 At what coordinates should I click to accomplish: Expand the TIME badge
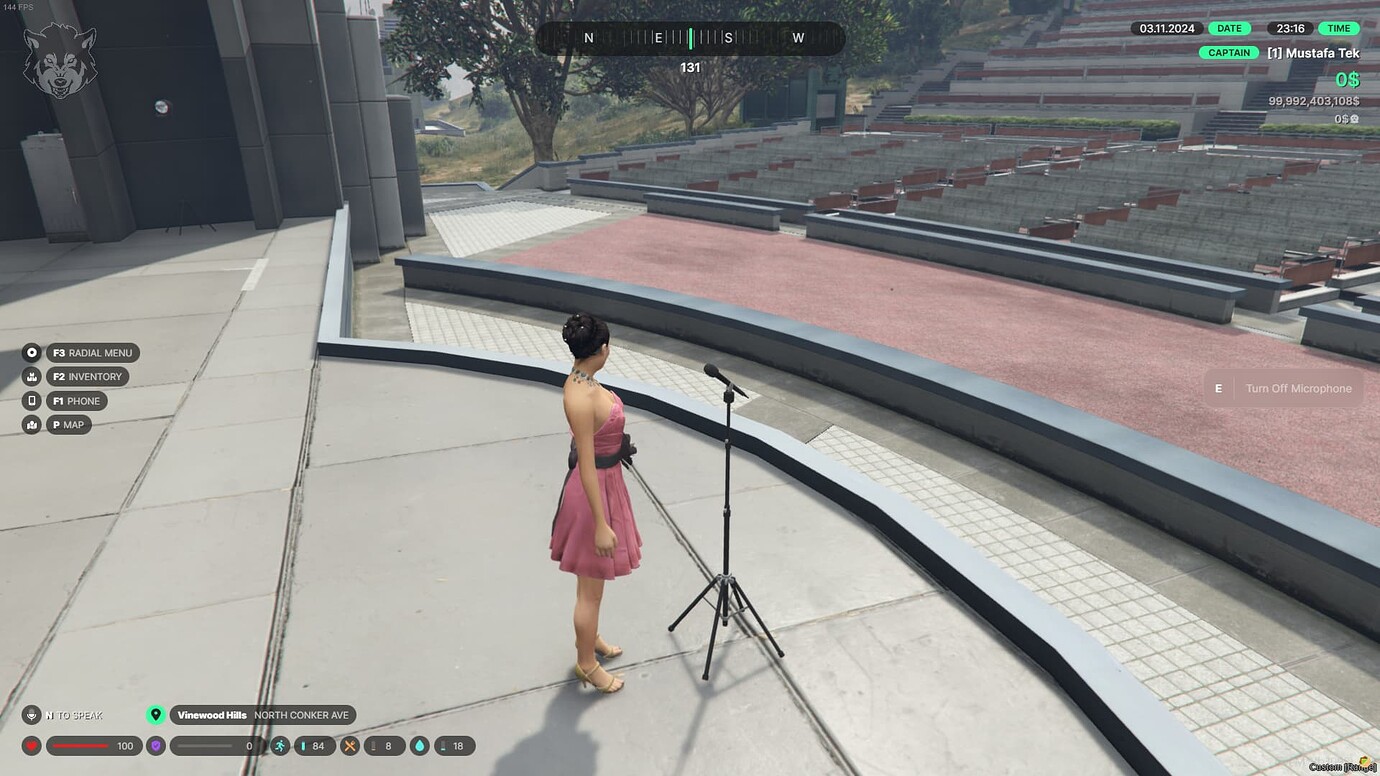pyautogui.click(x=1339, y=28)
